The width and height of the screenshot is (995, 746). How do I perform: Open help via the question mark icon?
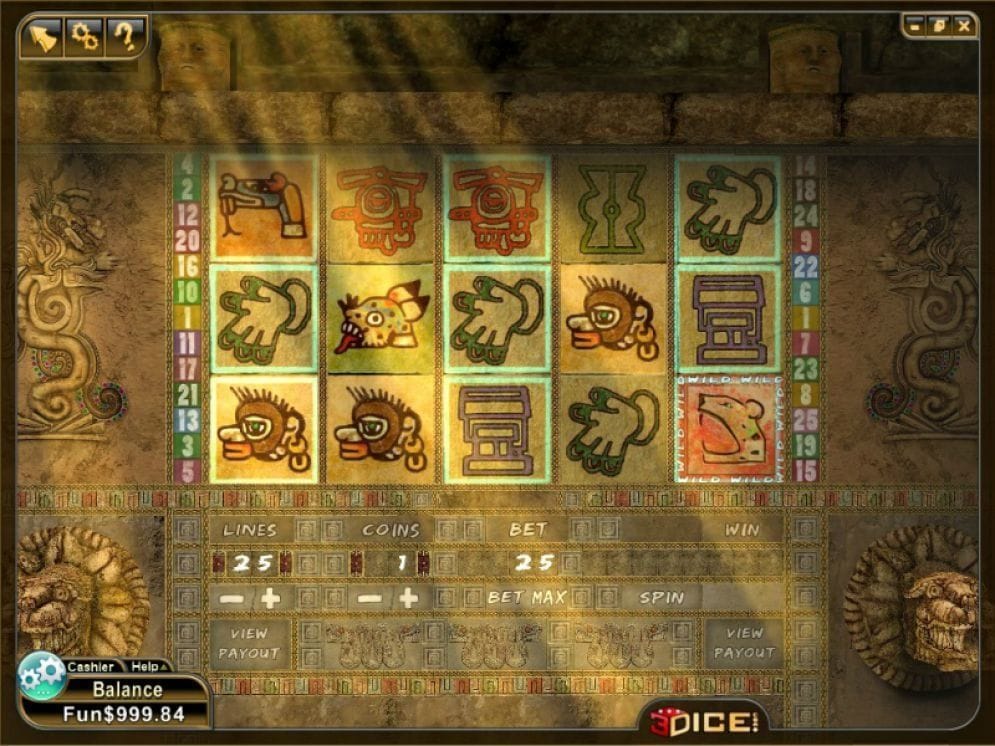[125, 37]
